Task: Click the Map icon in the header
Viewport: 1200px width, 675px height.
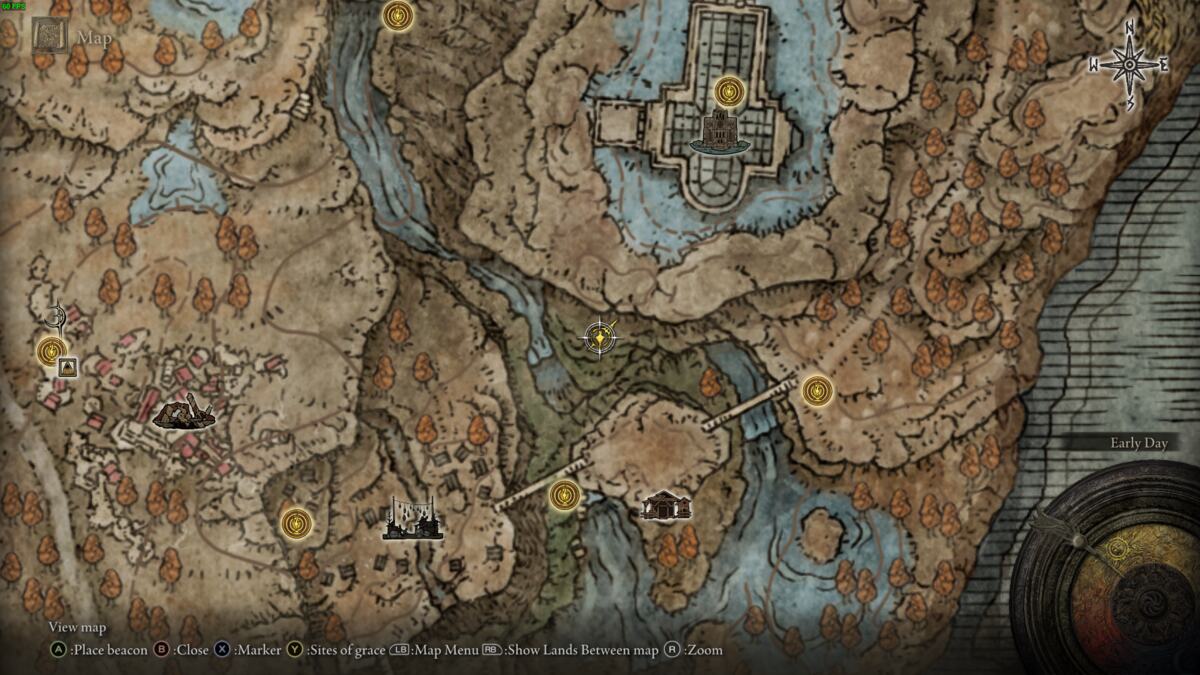Action: 48,37
